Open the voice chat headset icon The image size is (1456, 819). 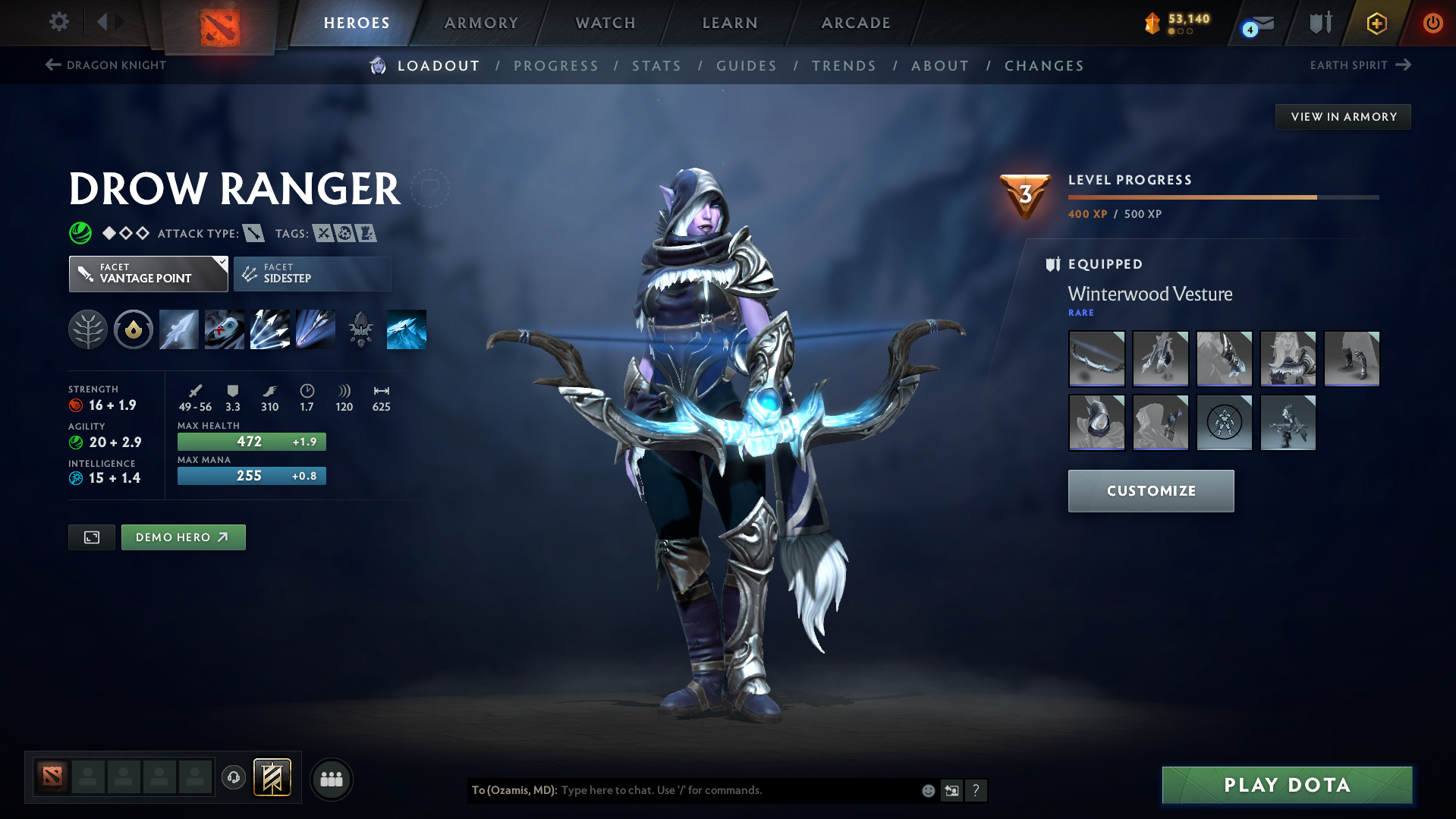(x=234, y=778)
